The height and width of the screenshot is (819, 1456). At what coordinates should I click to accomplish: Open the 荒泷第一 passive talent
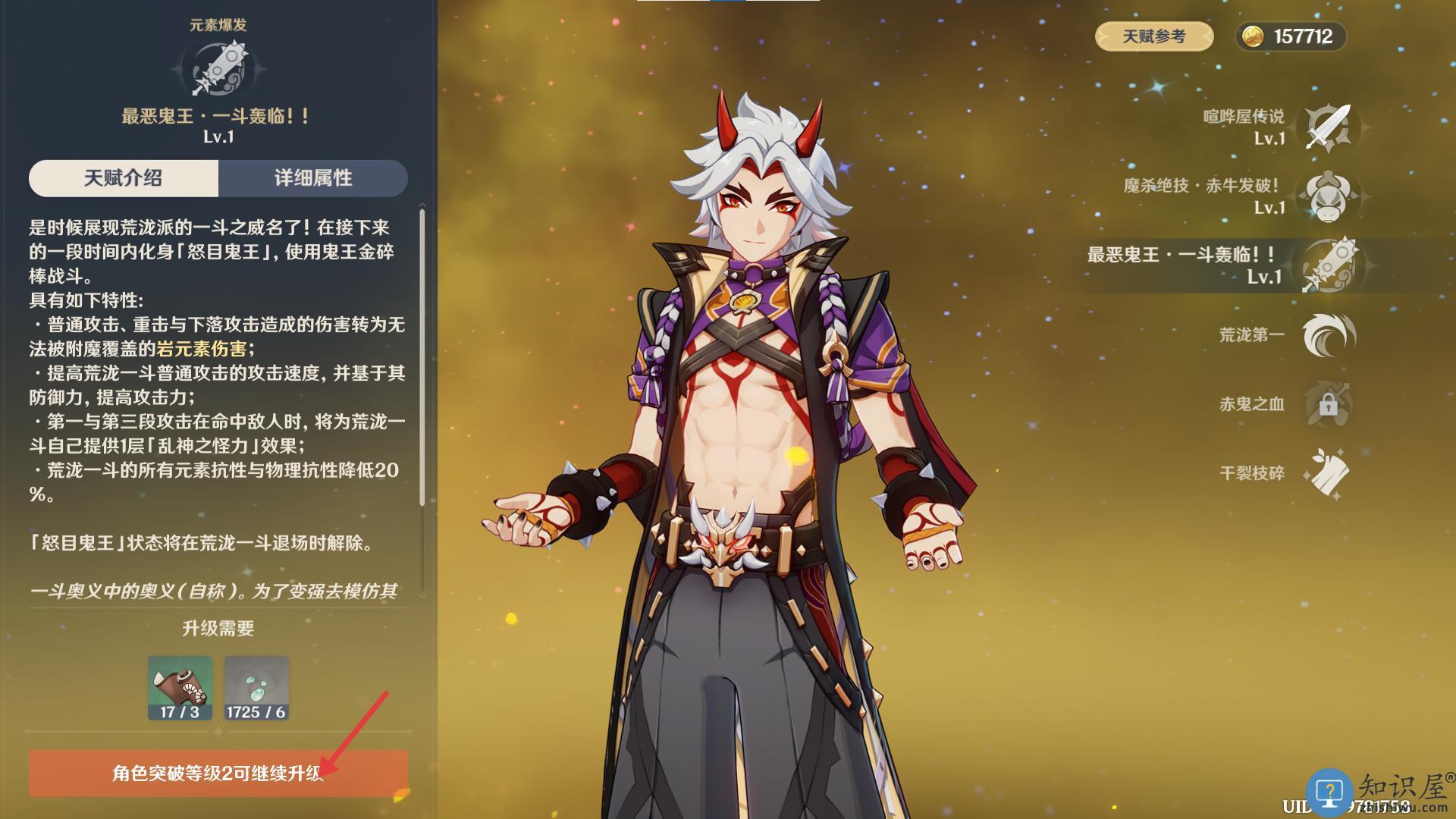point(1327,335)
